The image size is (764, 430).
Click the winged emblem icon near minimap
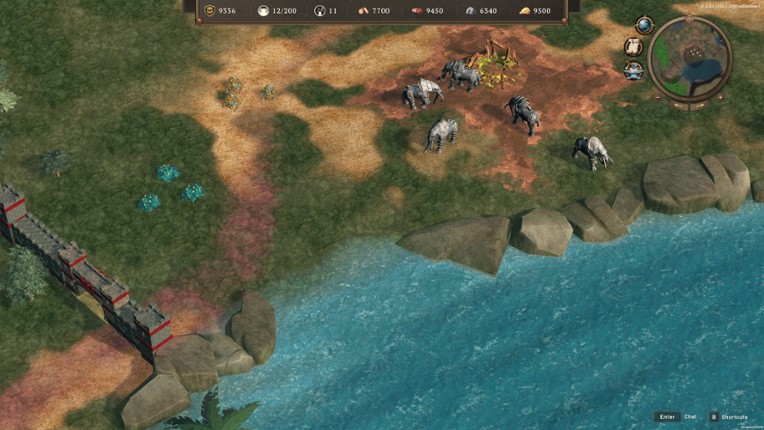point(633,70)
